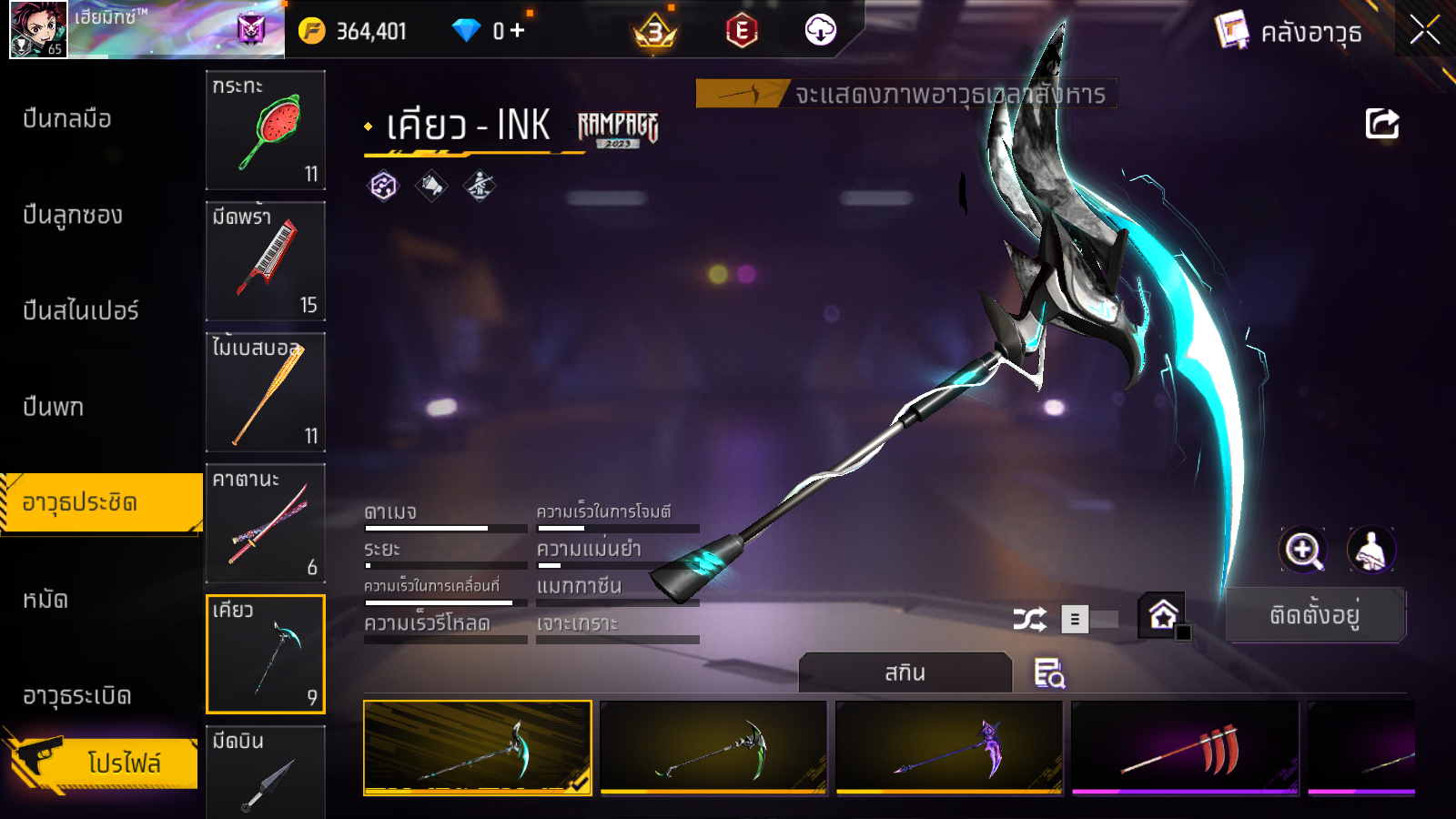Image resolution: width=1456 pixels, height=819 pixels.
Task: Zoom in with the magnifier icon
Action: [x=1302, y=550]
